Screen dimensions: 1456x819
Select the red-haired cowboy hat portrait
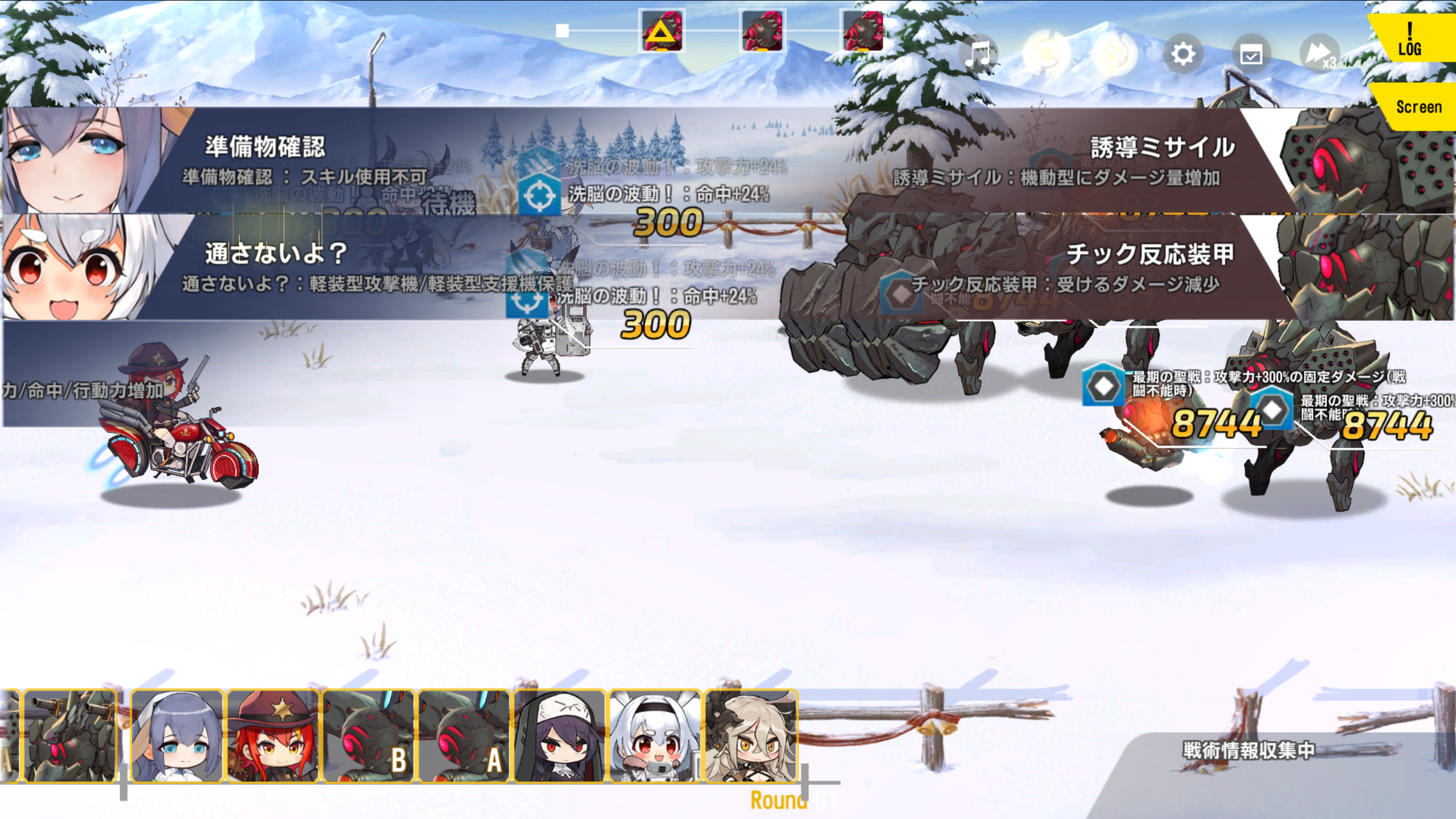click(x=273, y=736)
